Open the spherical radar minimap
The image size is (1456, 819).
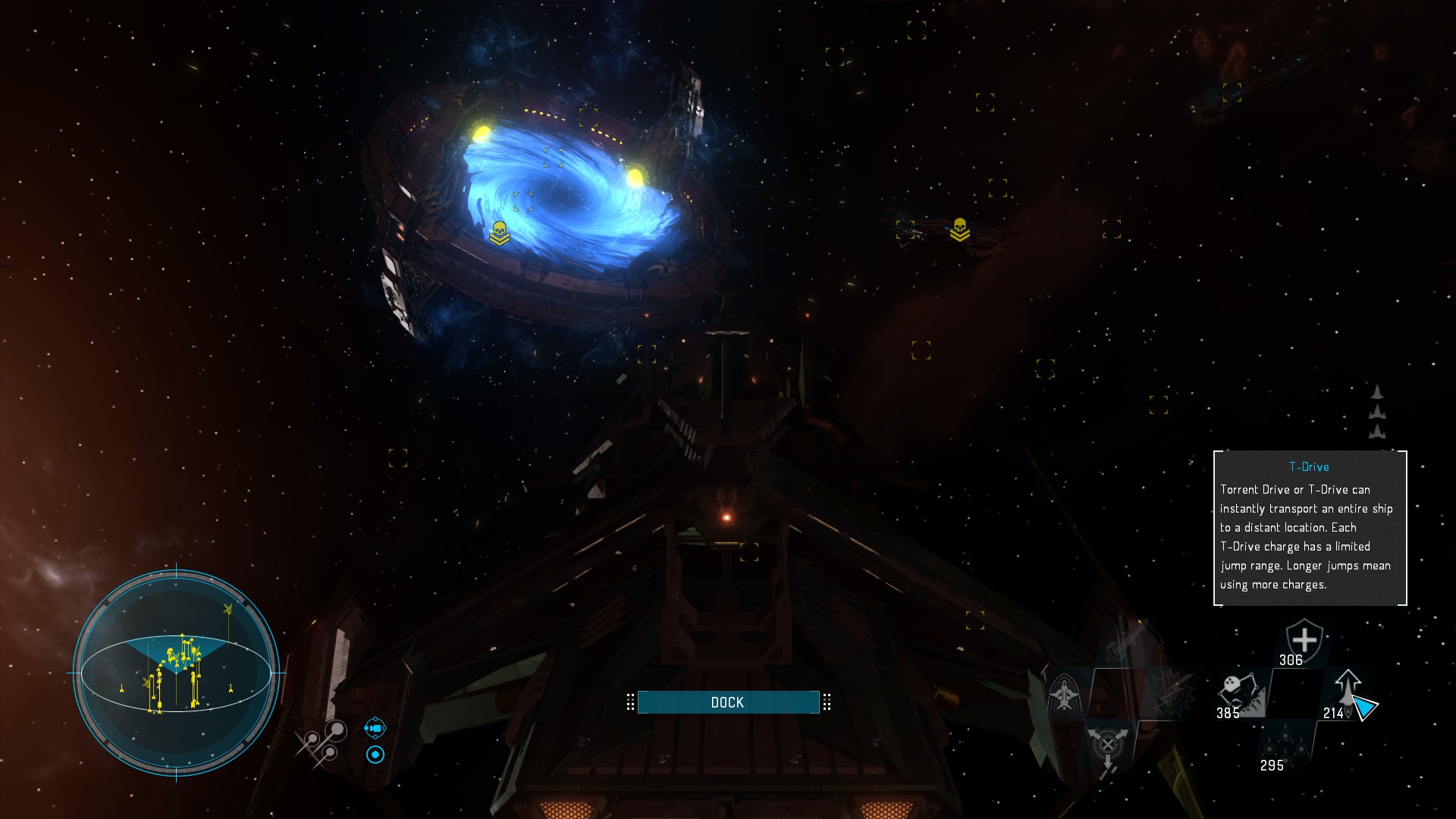176,673
